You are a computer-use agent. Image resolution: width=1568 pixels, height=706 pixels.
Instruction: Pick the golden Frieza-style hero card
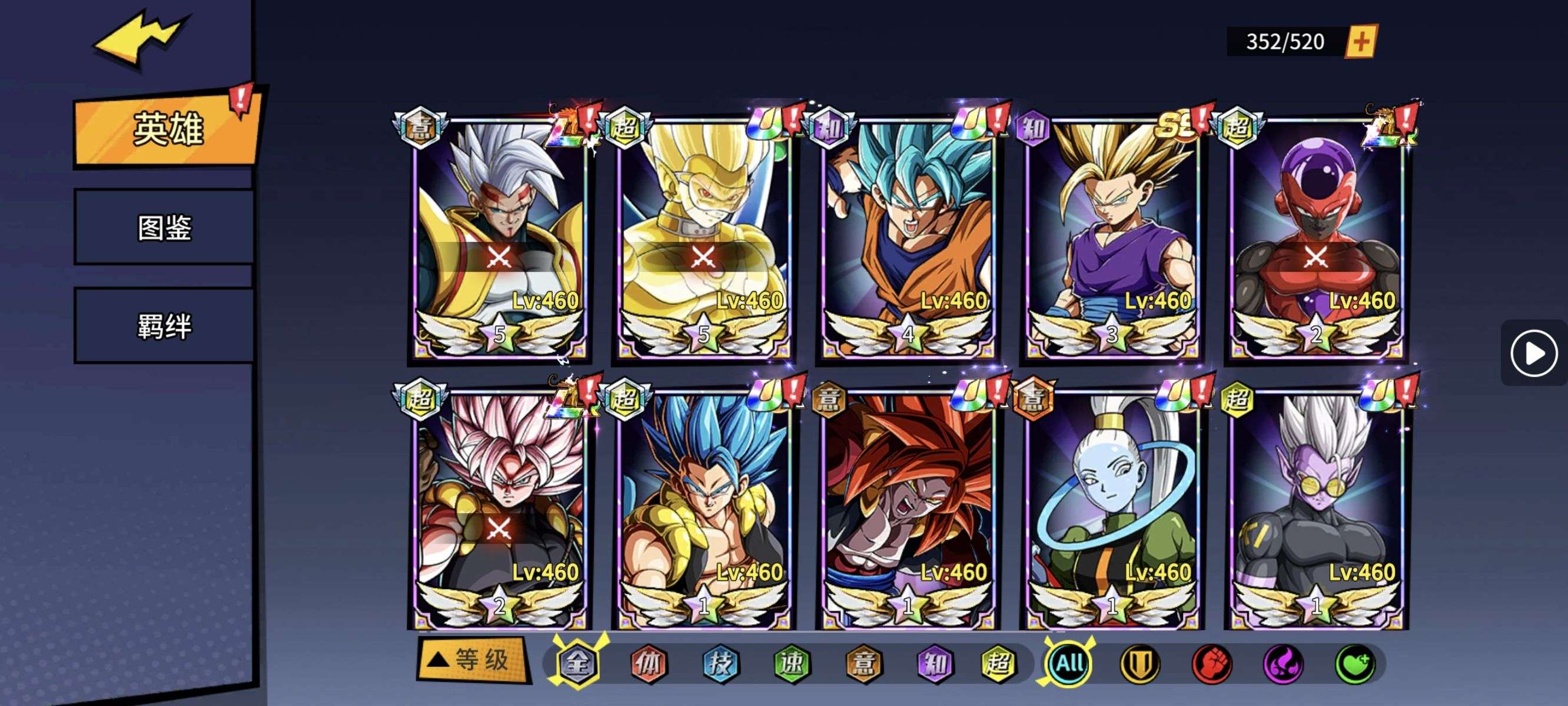tap(703, 237)
